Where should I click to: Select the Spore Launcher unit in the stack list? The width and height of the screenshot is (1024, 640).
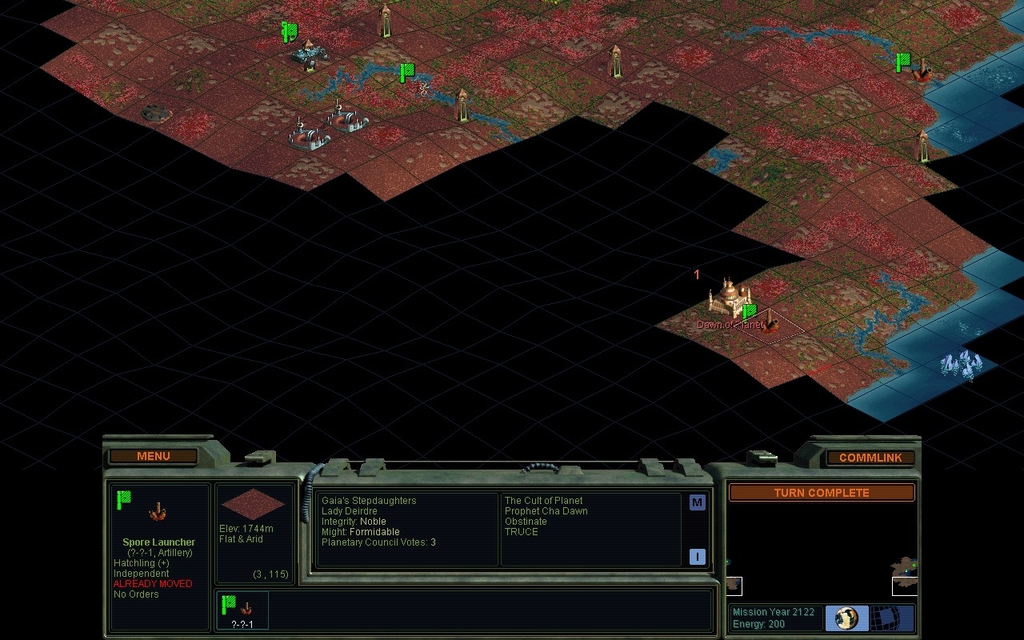[x=241, y=610]
